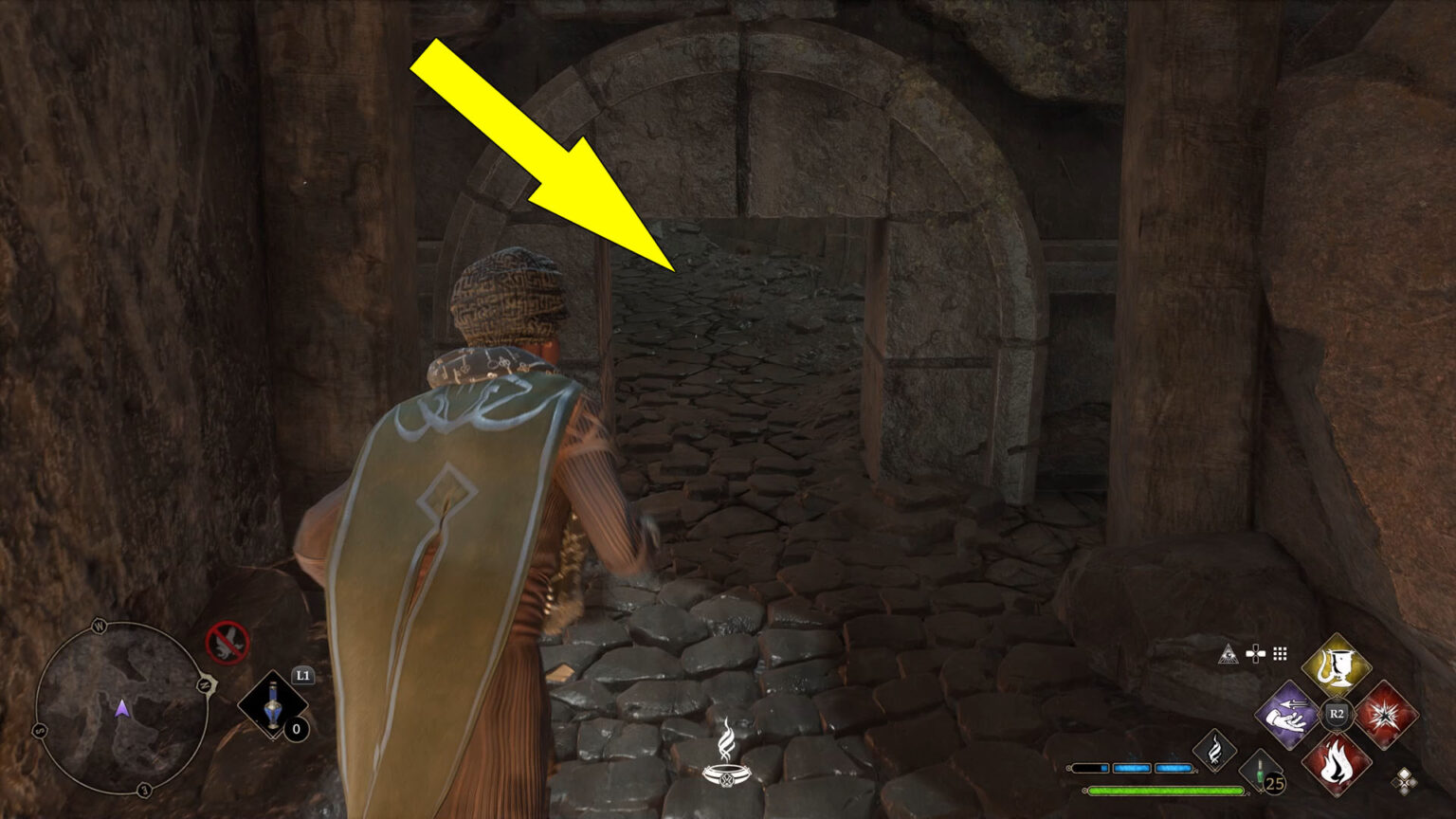Open the spell set grid selector

1279,654
